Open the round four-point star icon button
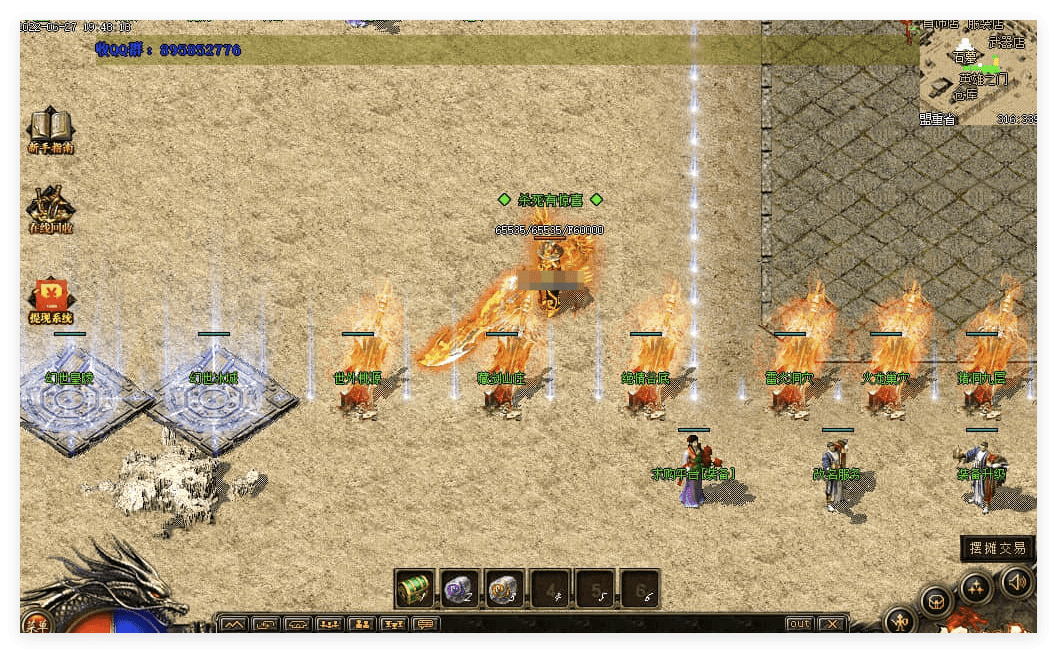 click(x=976, y=587)
